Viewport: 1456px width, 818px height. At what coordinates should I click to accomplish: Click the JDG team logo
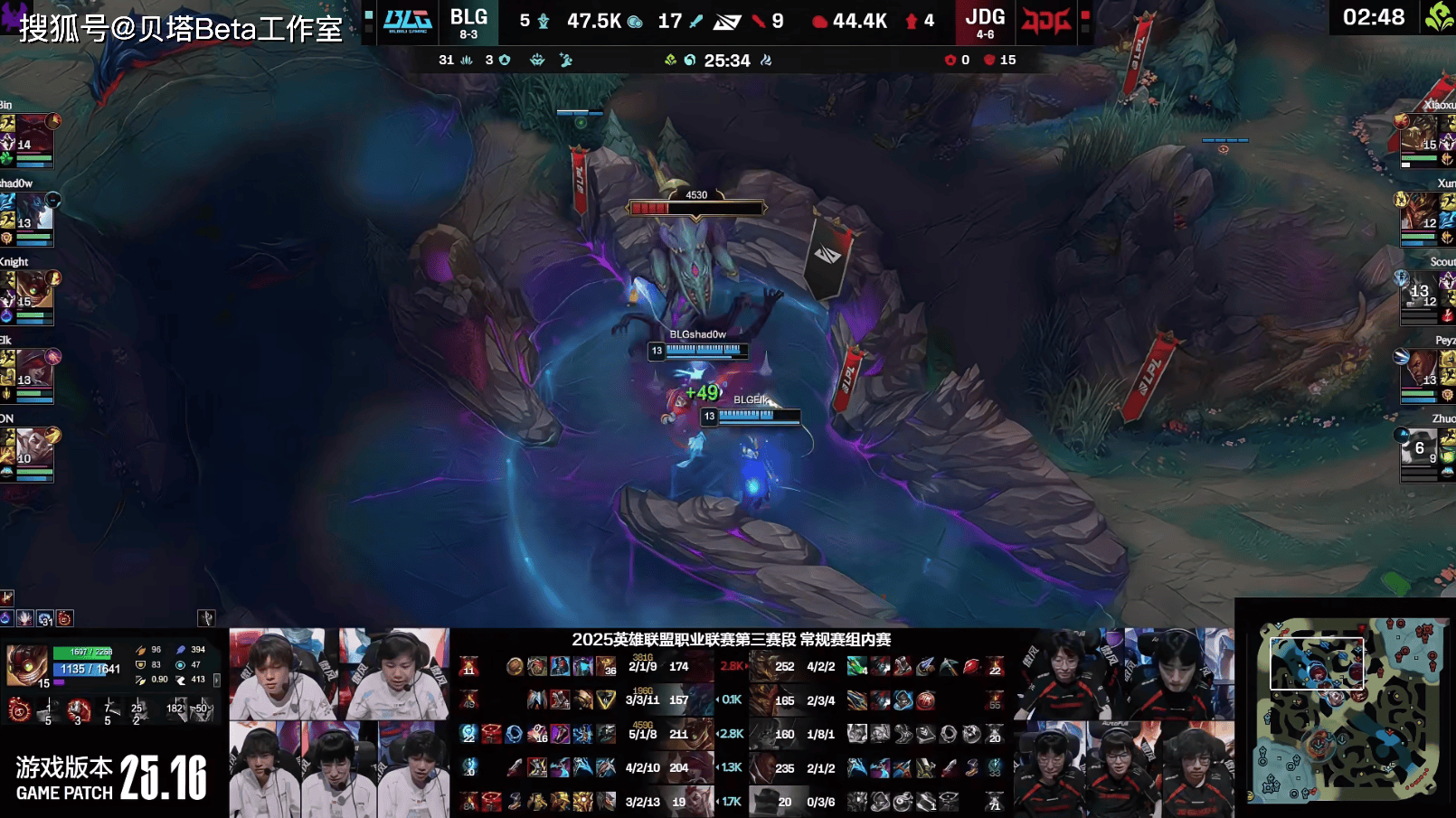pos(1045,21)
